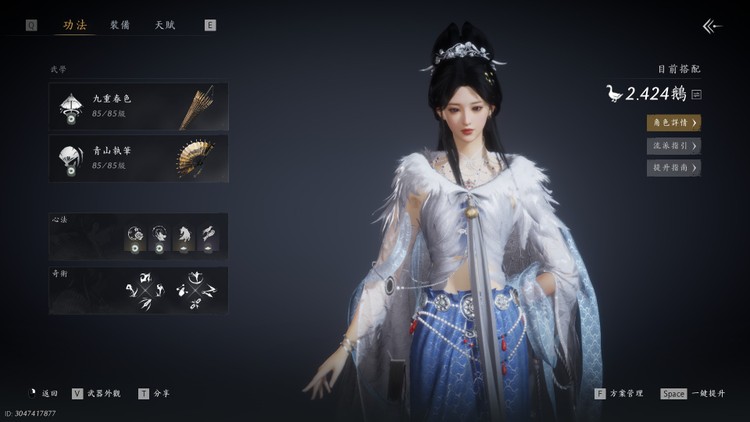Activate 一鍵提升 one-click upgrade

[x=695, y=394]
